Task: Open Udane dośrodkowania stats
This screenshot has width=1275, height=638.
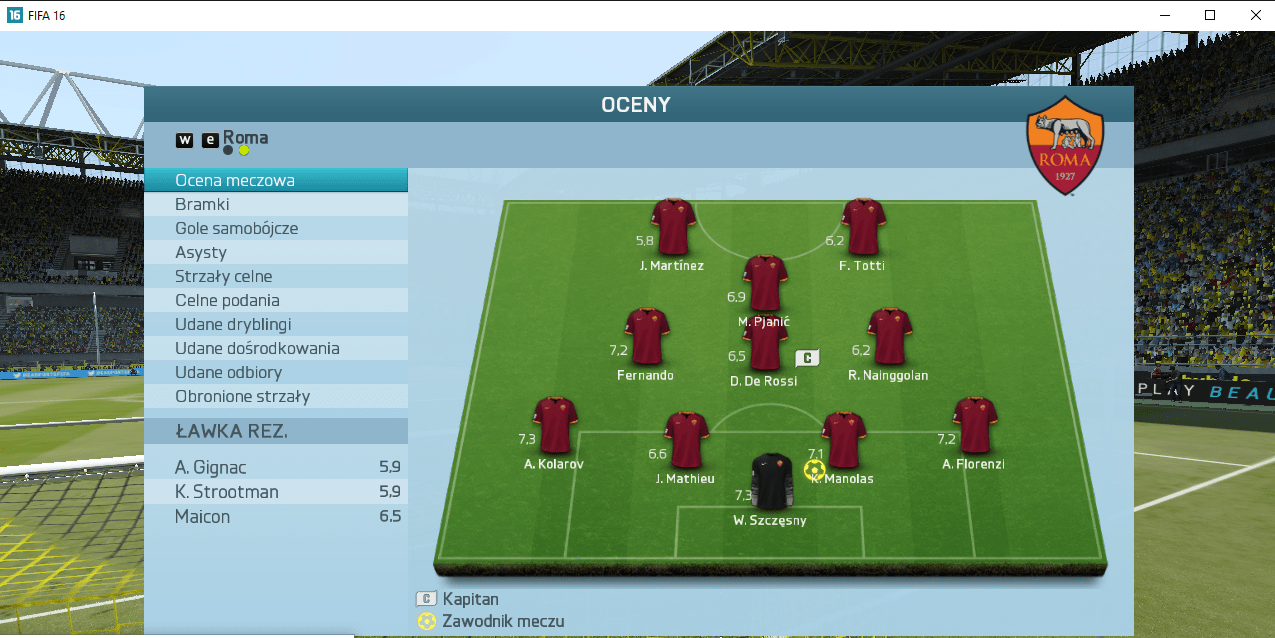Action: pyautogui.click(x=275, y=348)
